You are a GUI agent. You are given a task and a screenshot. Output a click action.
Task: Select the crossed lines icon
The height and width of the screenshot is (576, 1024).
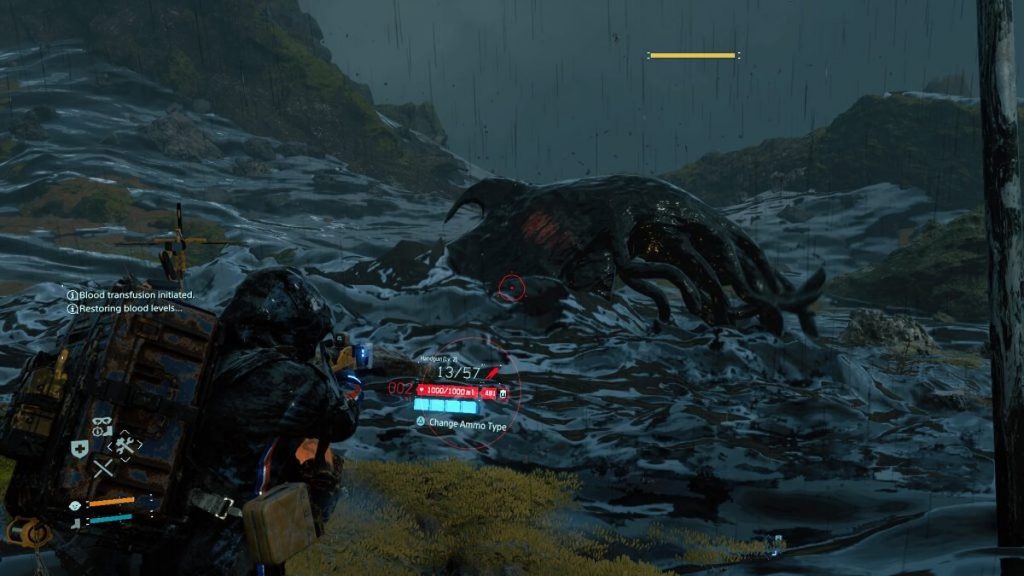pos(102,468)
